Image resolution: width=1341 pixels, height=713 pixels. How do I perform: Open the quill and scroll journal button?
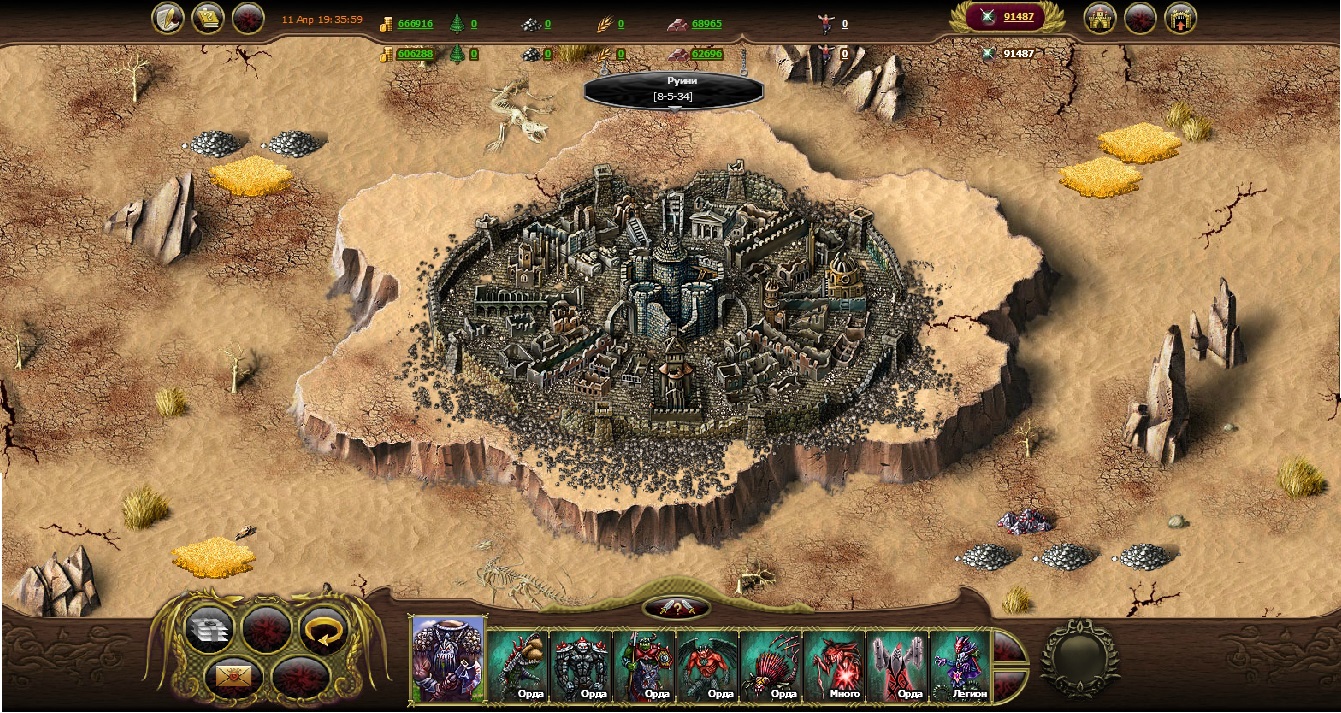coord(168,18)
